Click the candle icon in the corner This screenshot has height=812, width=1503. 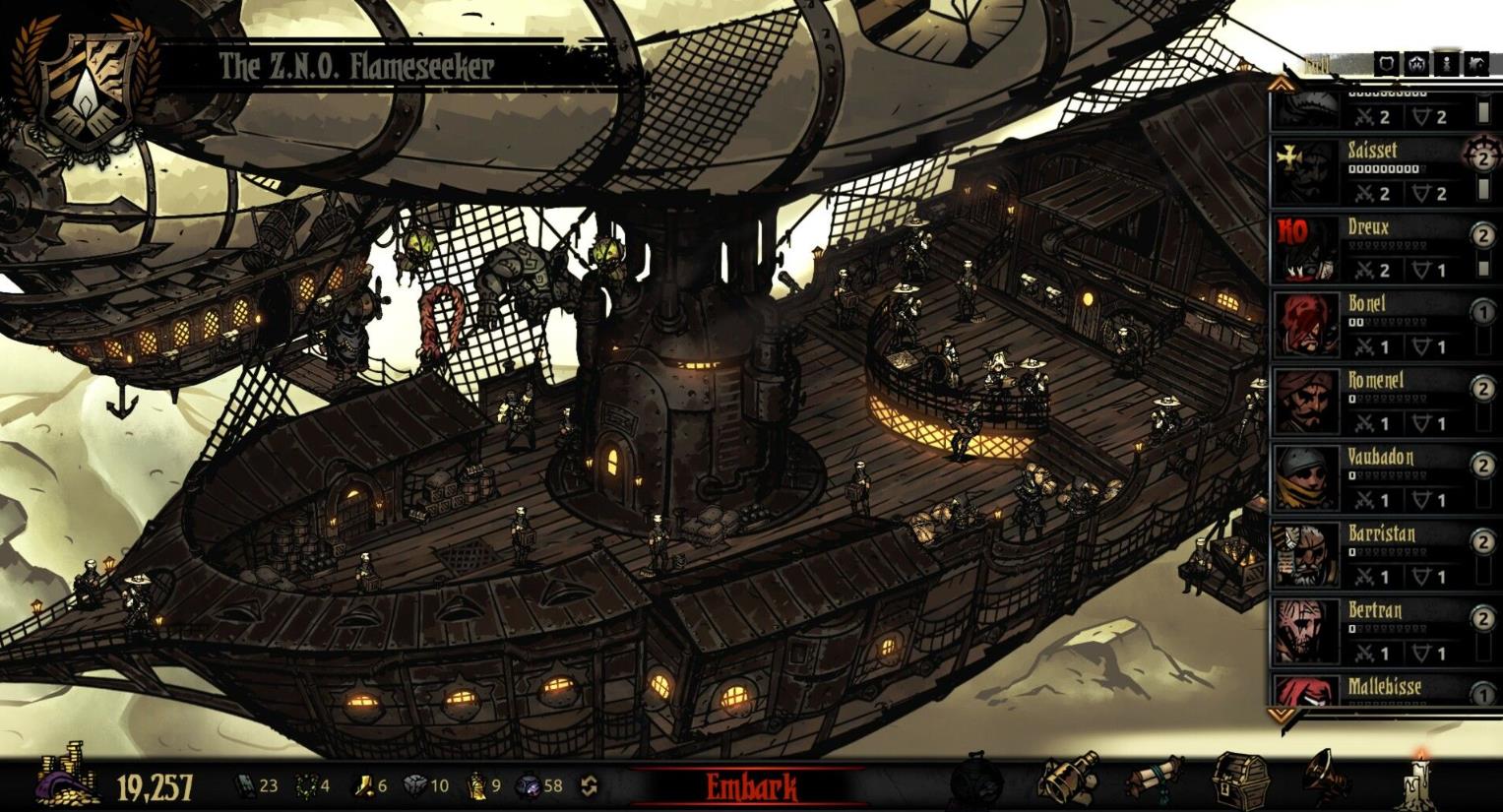1419,781
